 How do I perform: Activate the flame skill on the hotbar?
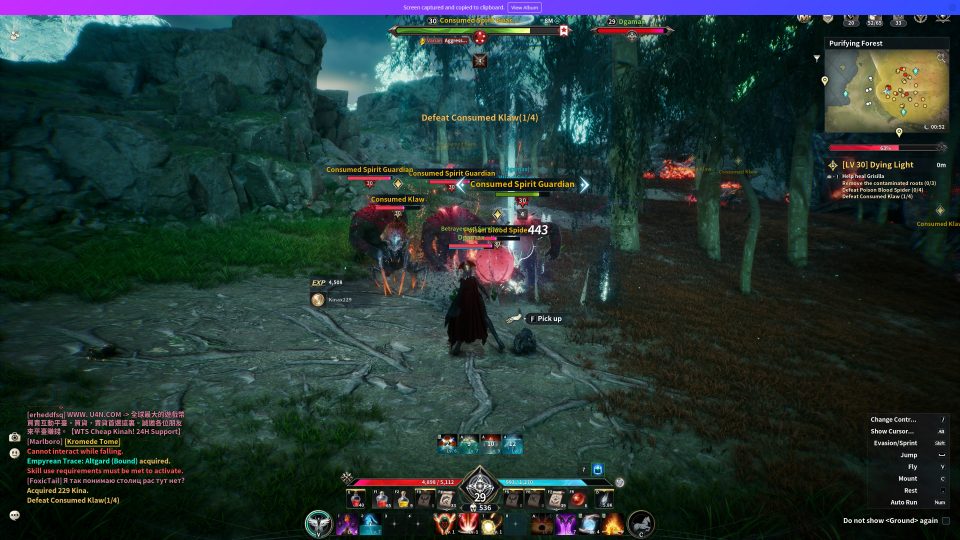coord(613,523)
